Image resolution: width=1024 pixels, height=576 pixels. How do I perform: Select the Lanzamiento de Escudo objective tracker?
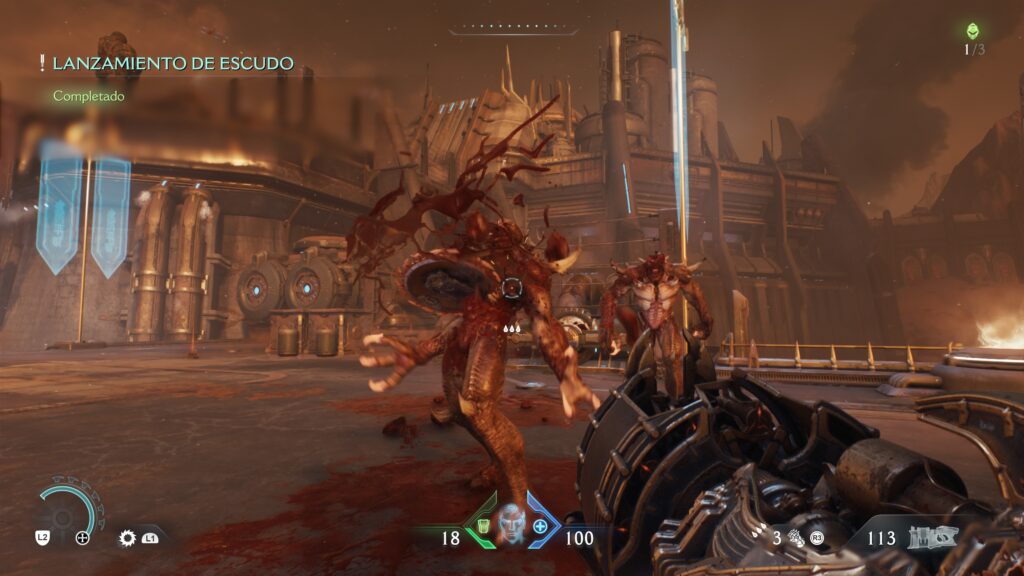point(172,64)
